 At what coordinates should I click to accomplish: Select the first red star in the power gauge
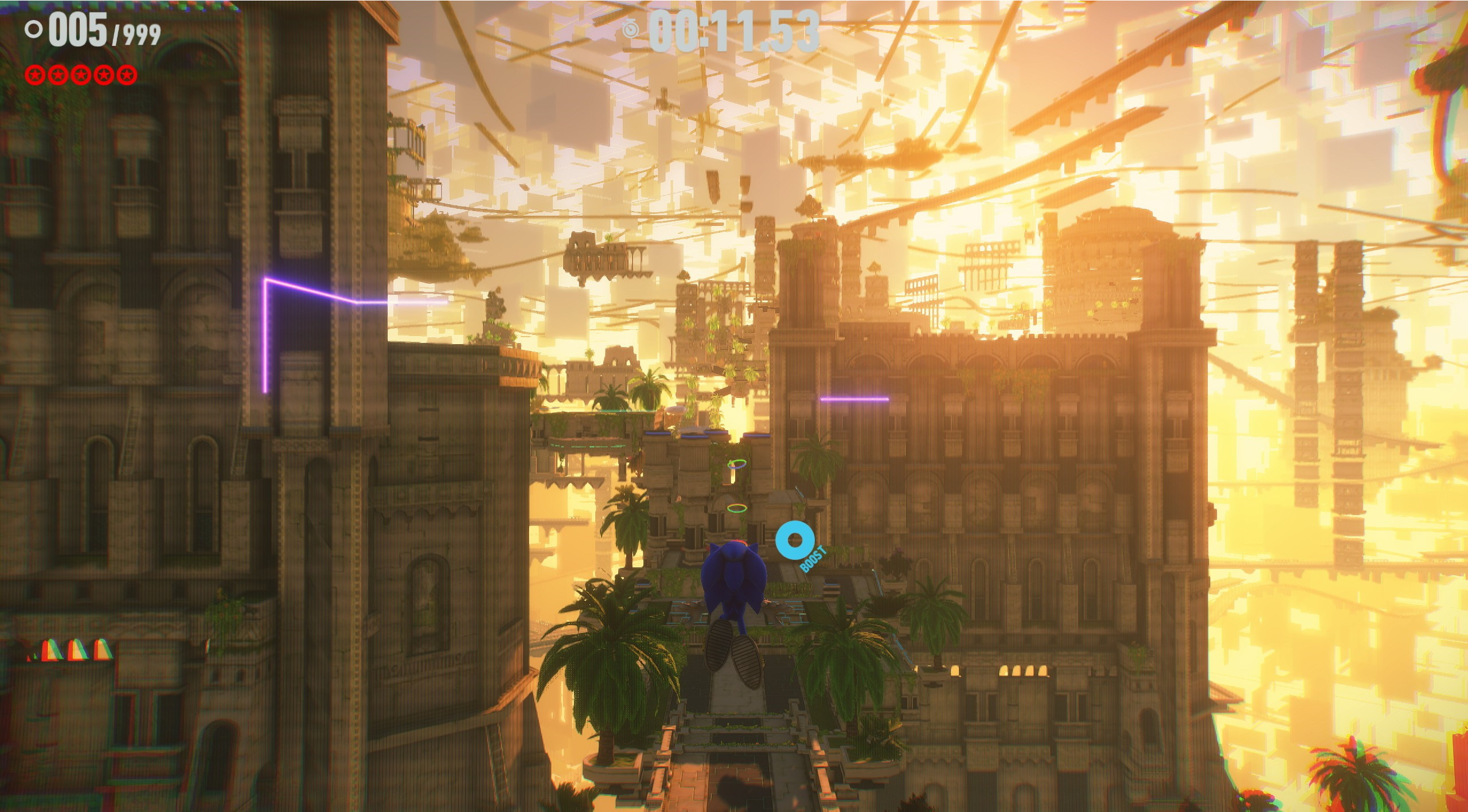coord(36,75)
